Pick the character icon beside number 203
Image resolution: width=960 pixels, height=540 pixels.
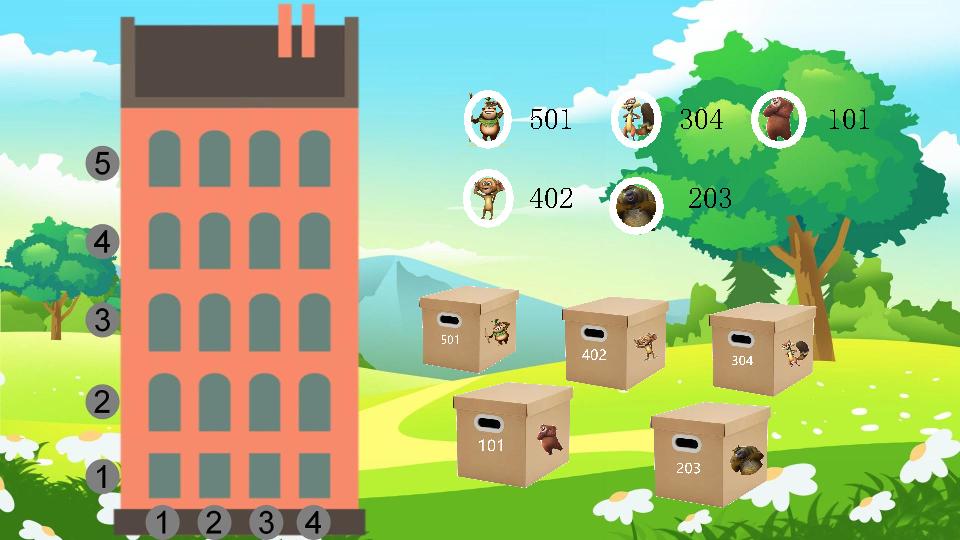636,202
